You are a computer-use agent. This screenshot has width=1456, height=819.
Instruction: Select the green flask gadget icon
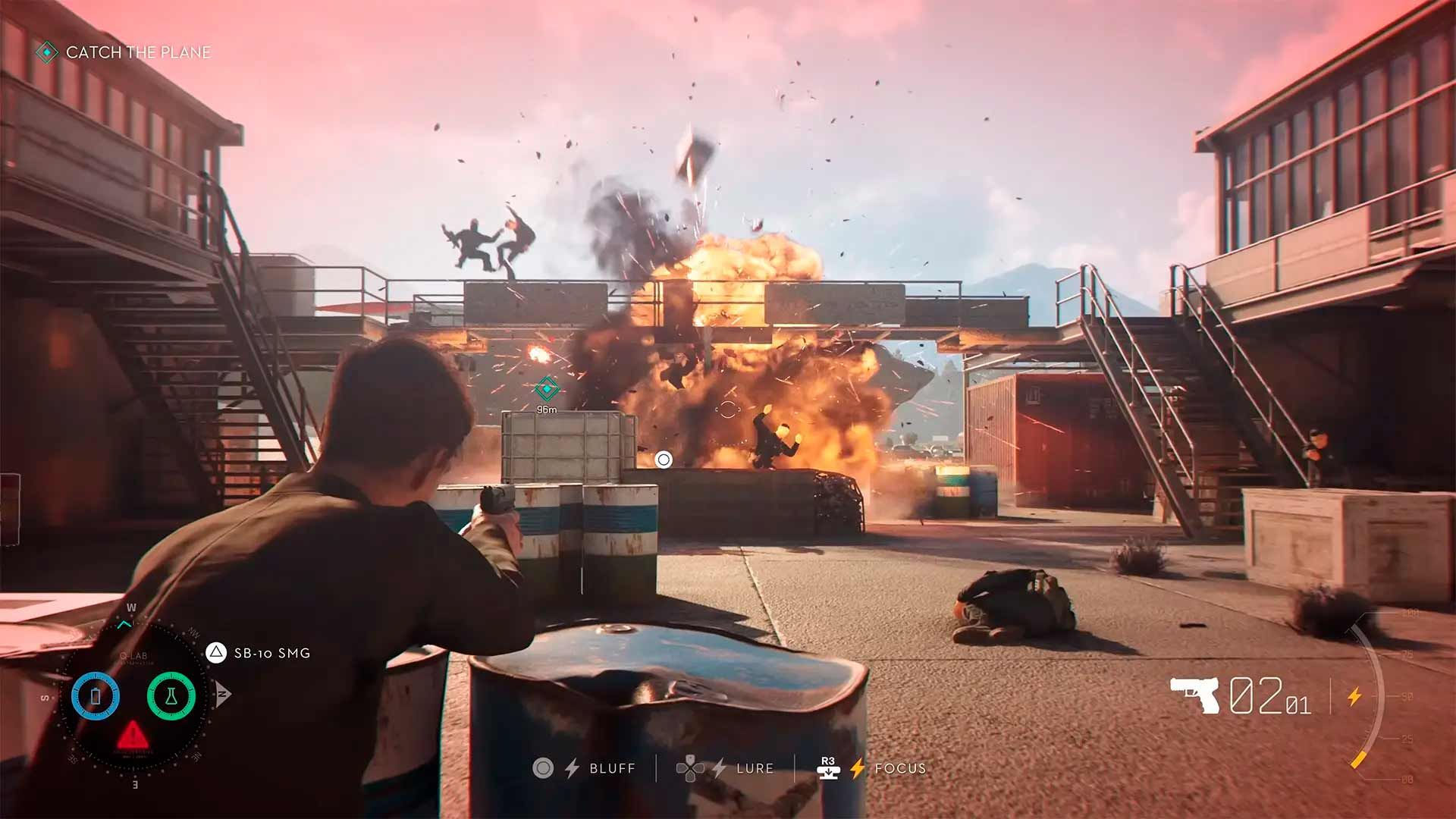(x=171, y=695)
